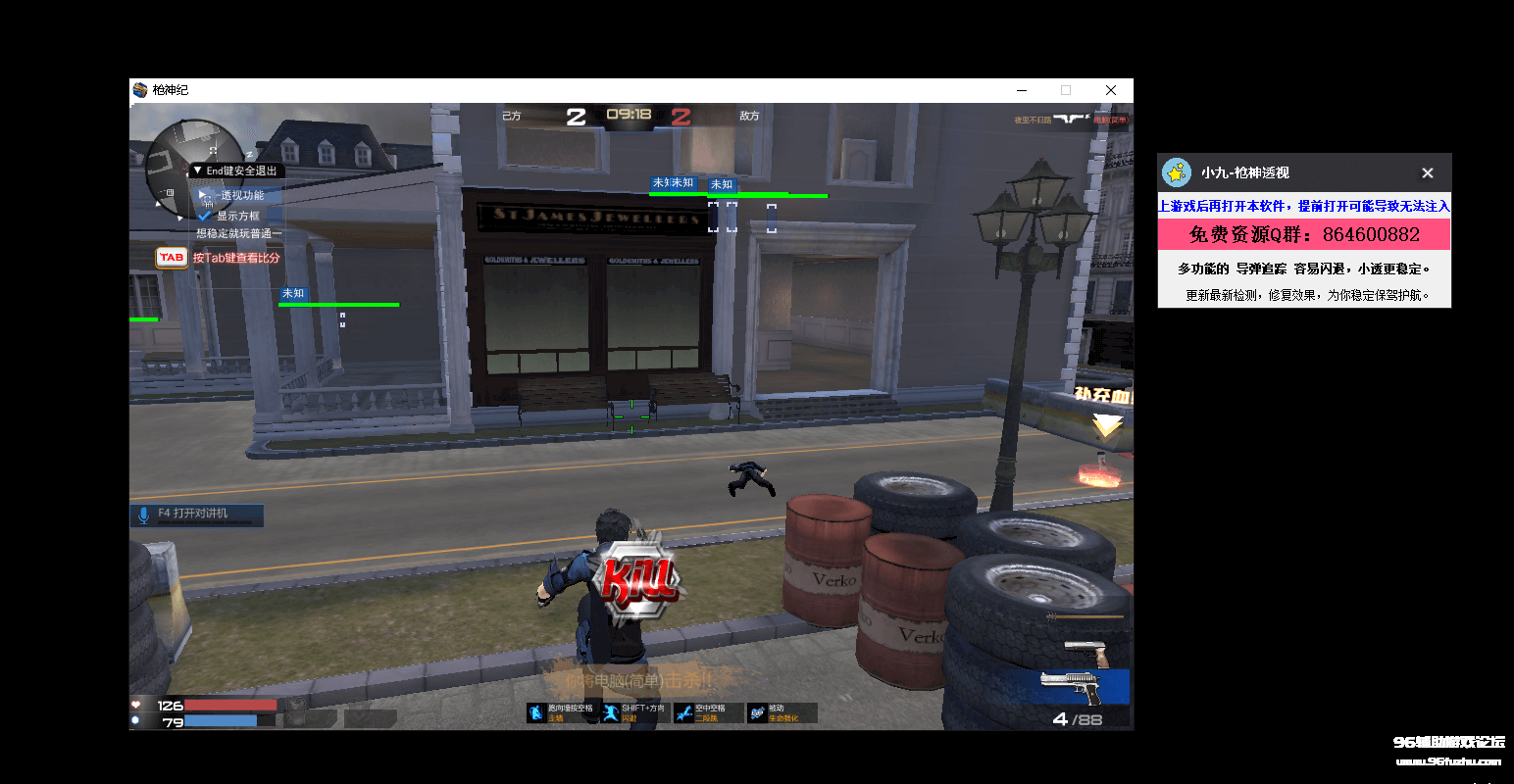Click the star icon on the 小九-枪神透视 title bar

pos(1177,172)
